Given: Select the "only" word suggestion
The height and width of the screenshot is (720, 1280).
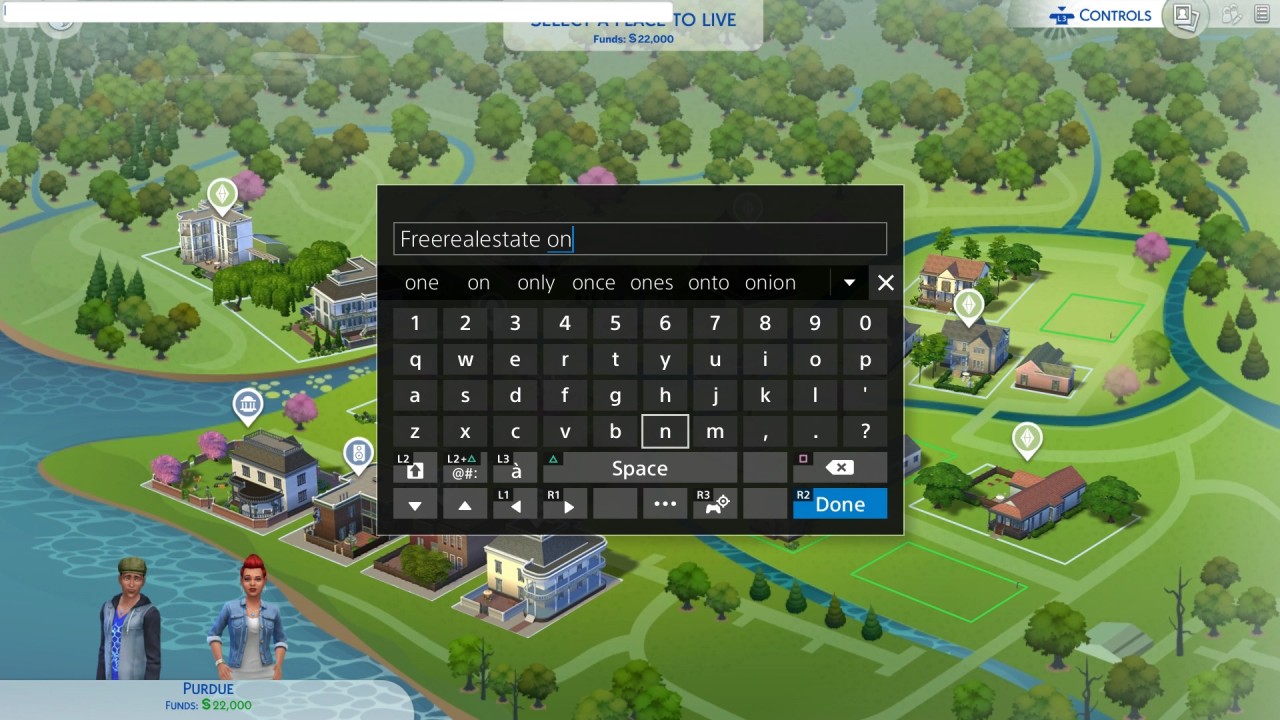Looking at the screenshot, I should click(536, 283).
